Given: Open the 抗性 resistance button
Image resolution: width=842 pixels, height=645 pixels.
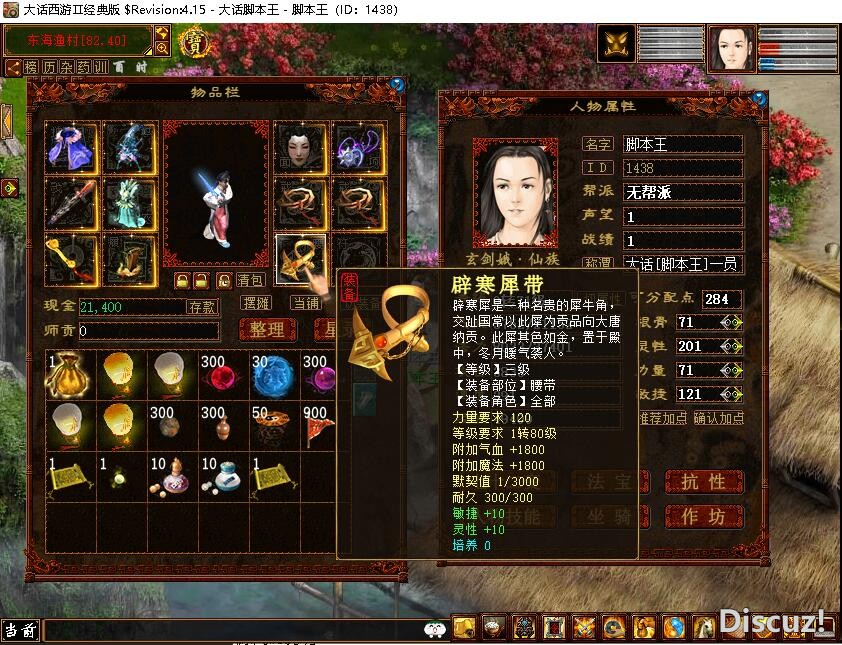Looking at the screenshot, I should (x=704, y=482).
